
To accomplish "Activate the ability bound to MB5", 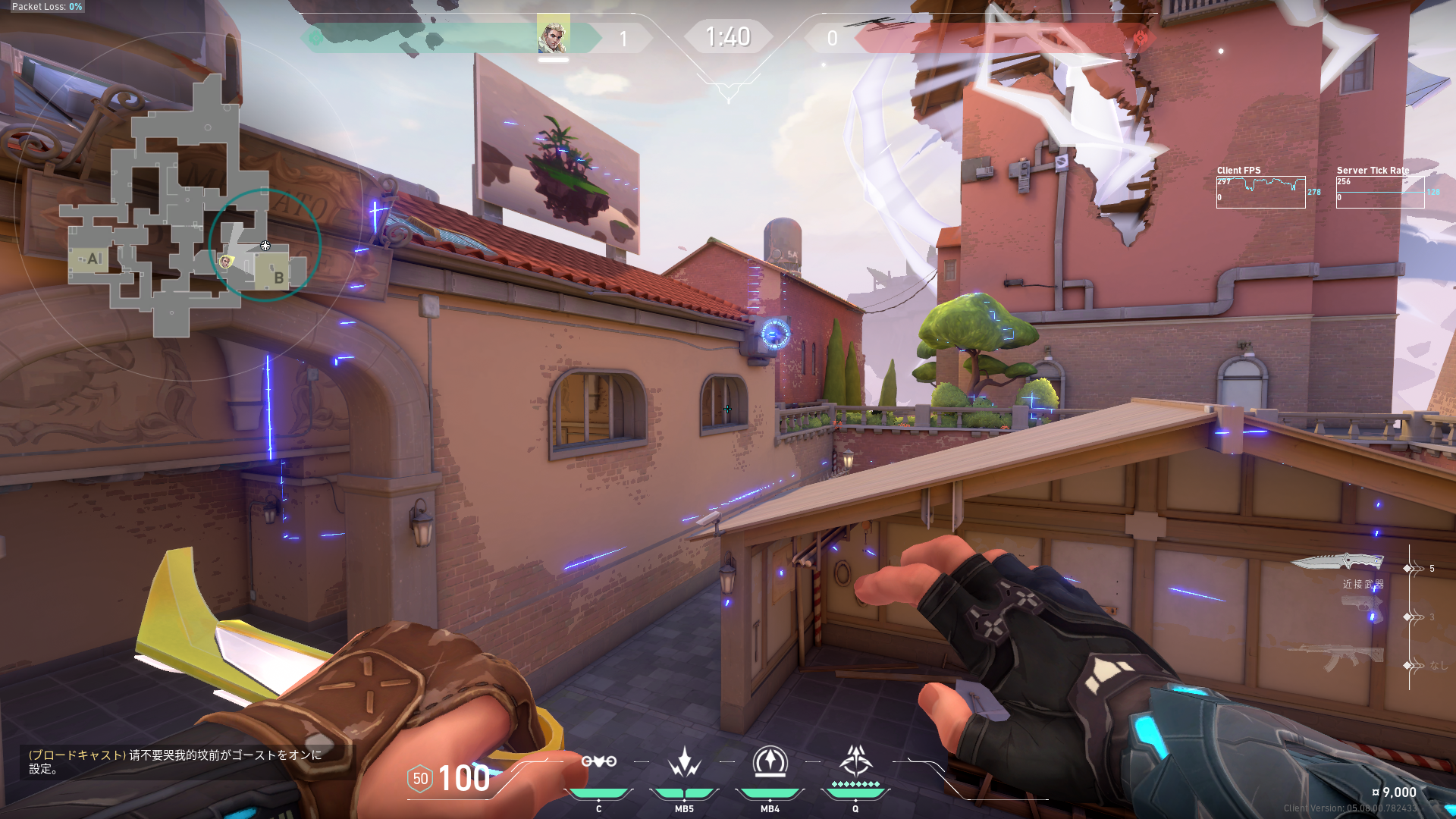I will click(x=684, y=761).
